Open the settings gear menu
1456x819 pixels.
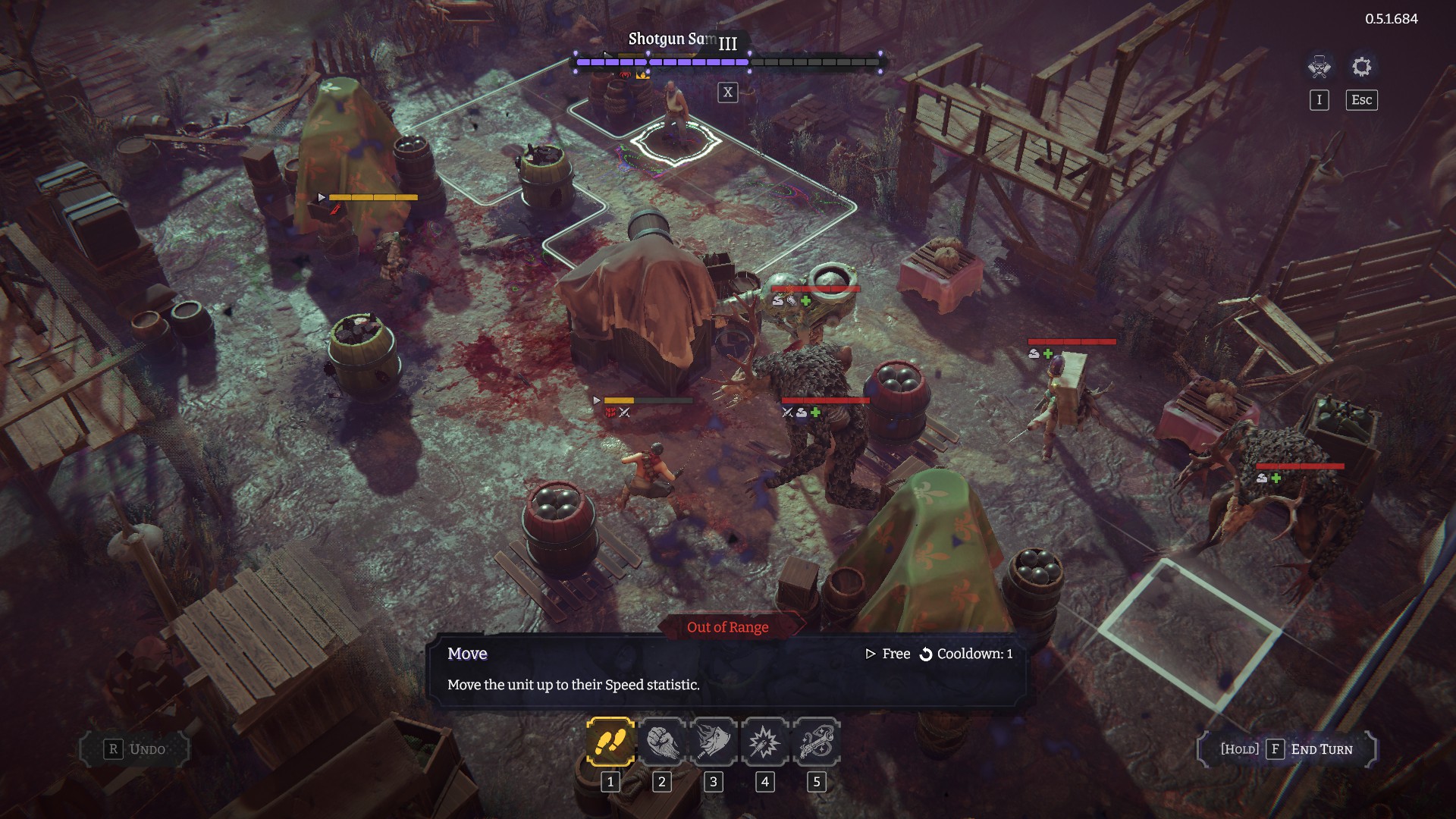[1361, 67]
